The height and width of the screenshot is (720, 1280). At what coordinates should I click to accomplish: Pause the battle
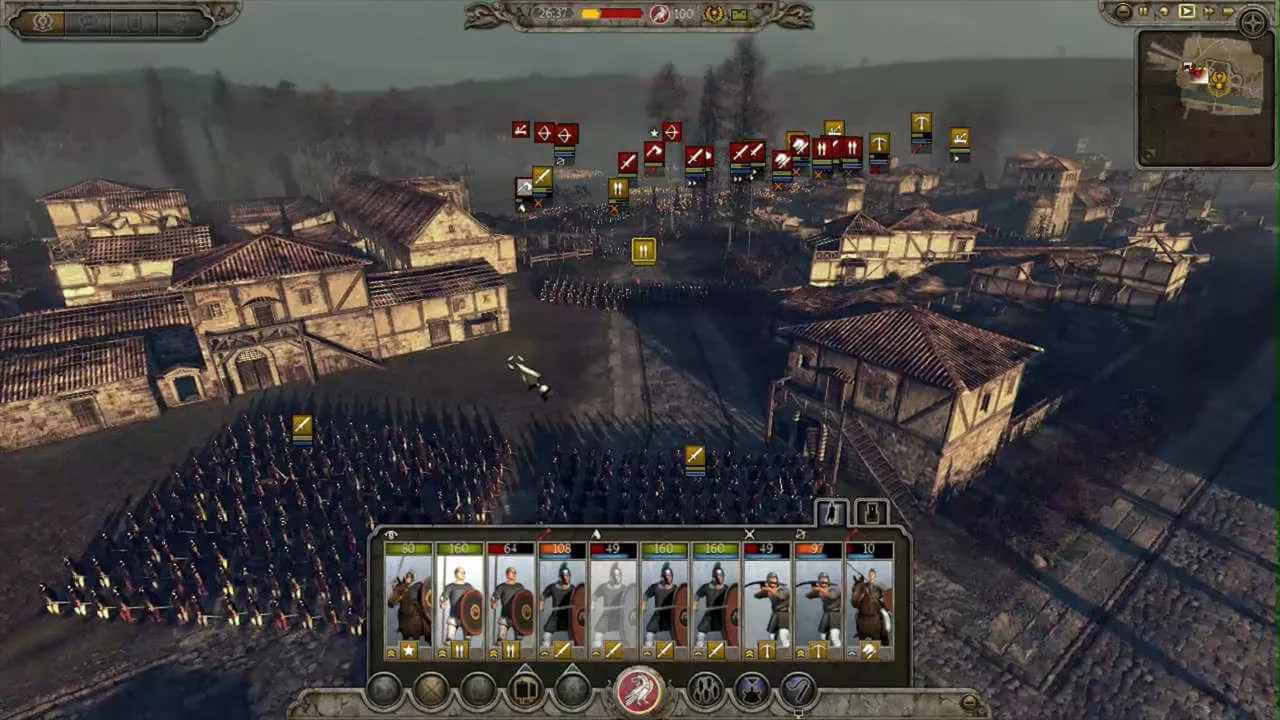coord(1142,12)
